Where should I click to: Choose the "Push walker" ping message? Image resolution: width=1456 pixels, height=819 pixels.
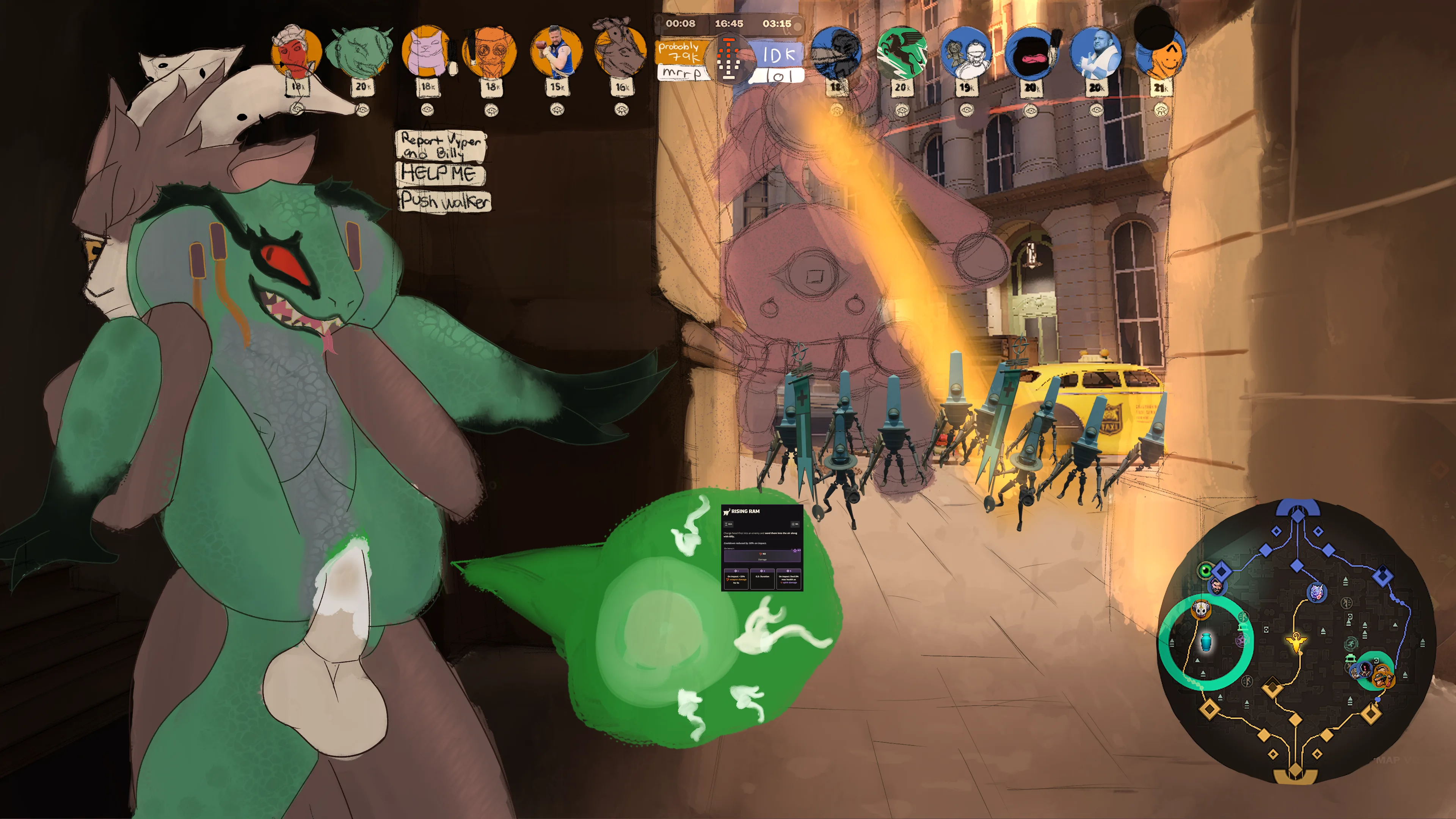pos(444,201)
